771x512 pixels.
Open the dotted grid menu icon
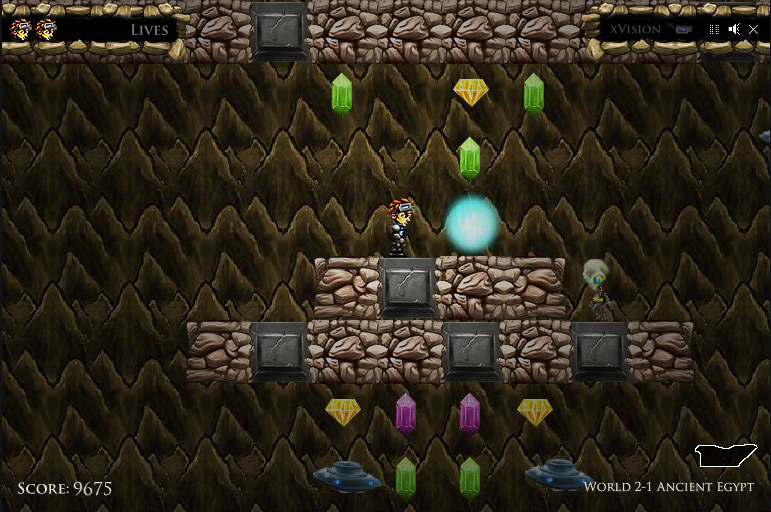[714, 29]
